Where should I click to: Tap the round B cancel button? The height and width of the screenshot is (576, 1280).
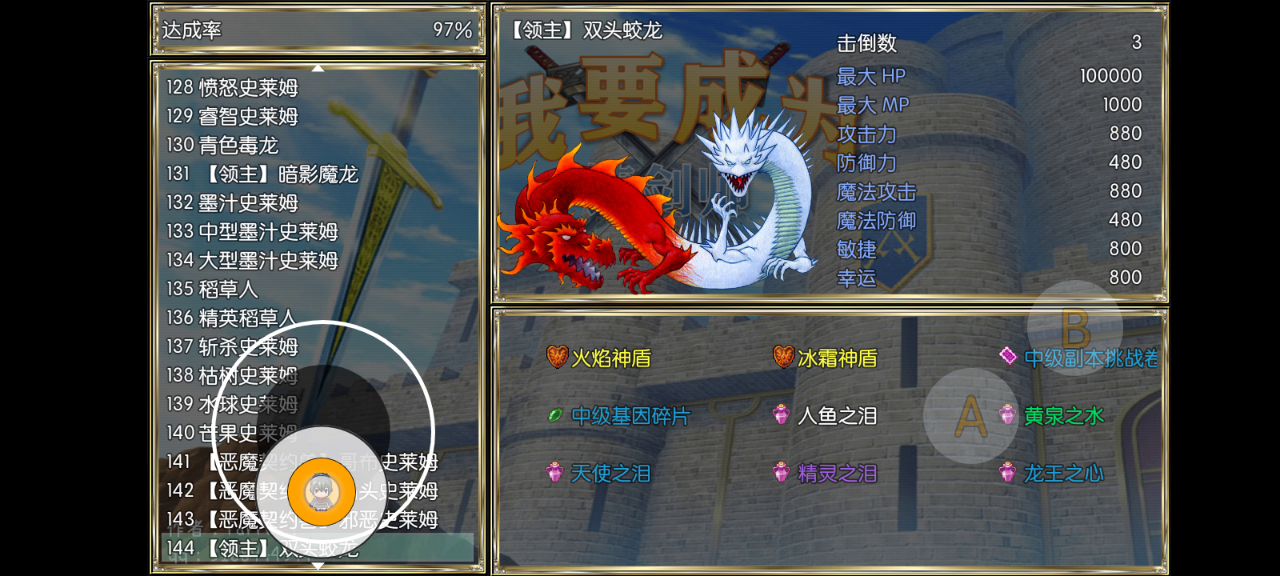tap(1075, 328)
